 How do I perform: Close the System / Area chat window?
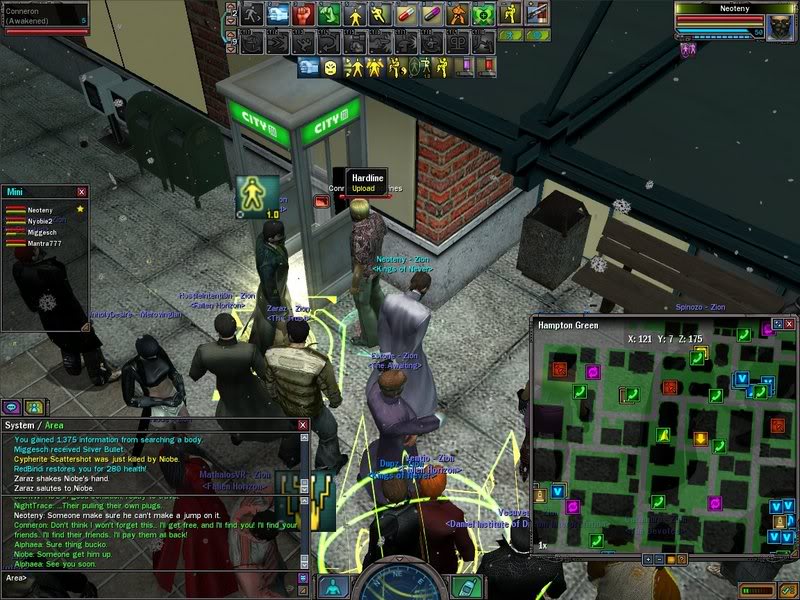click(303, 425)
